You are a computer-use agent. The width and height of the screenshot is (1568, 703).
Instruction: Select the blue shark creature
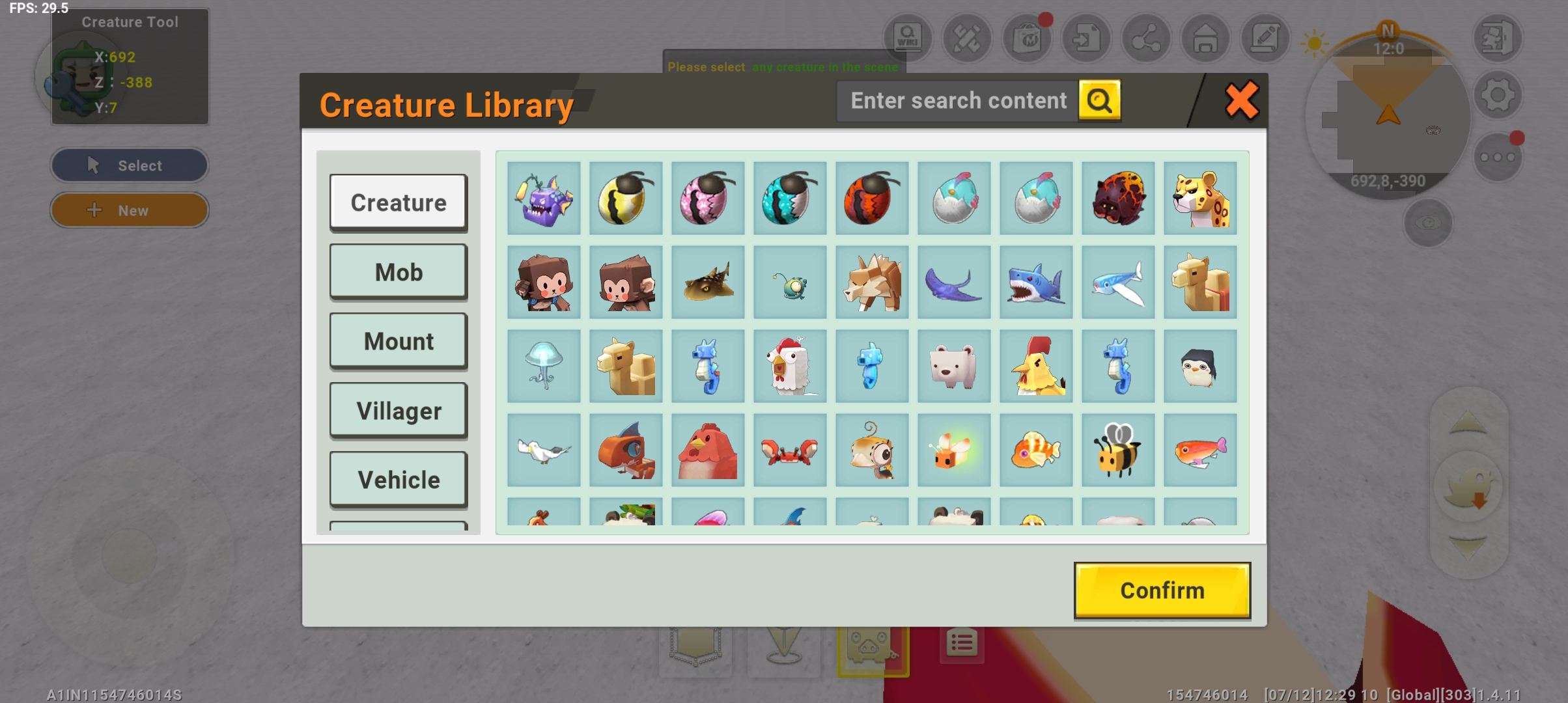click(1036, 283)
